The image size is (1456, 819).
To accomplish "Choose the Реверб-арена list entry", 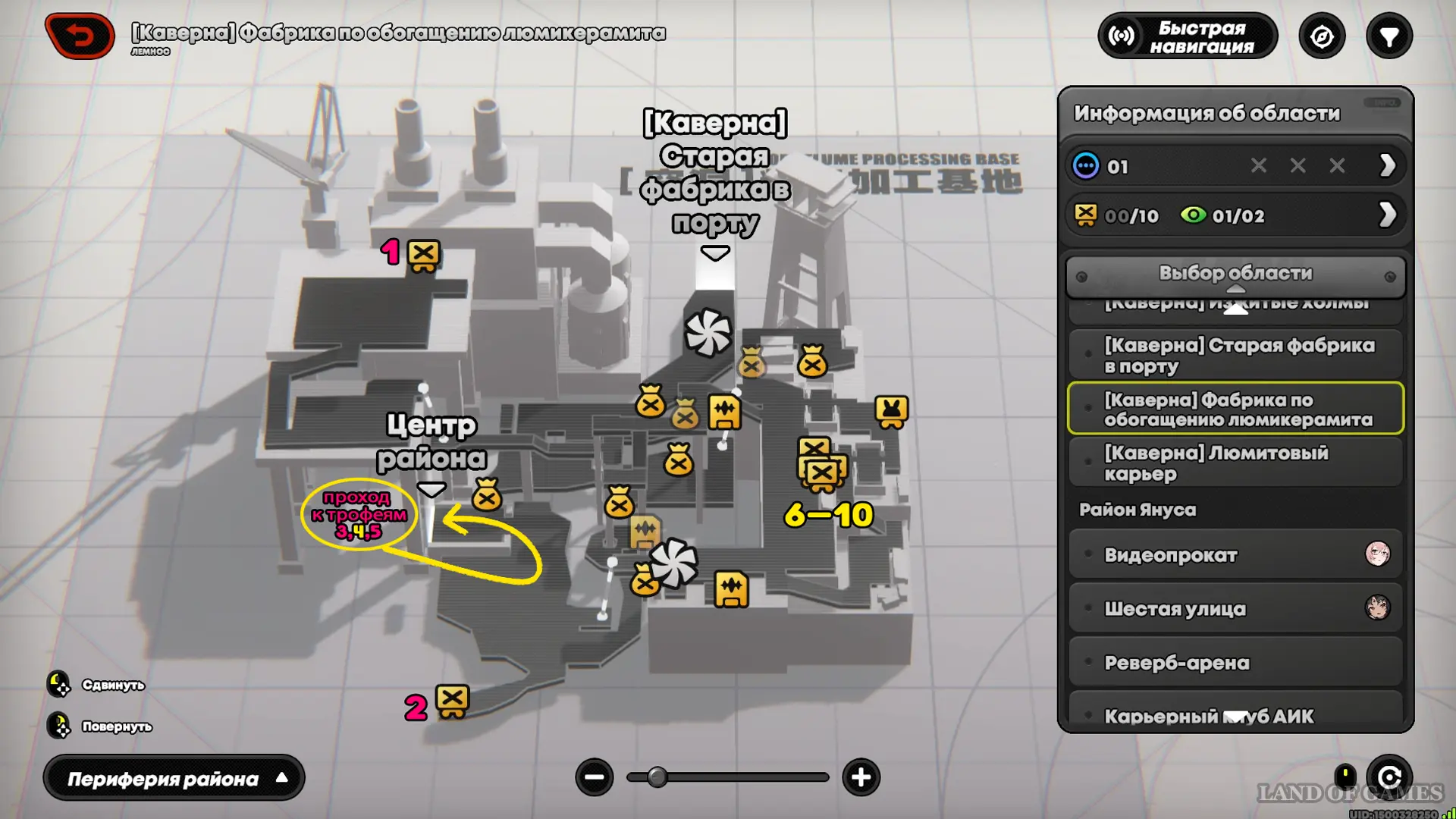I will (x=1235, y=663).
